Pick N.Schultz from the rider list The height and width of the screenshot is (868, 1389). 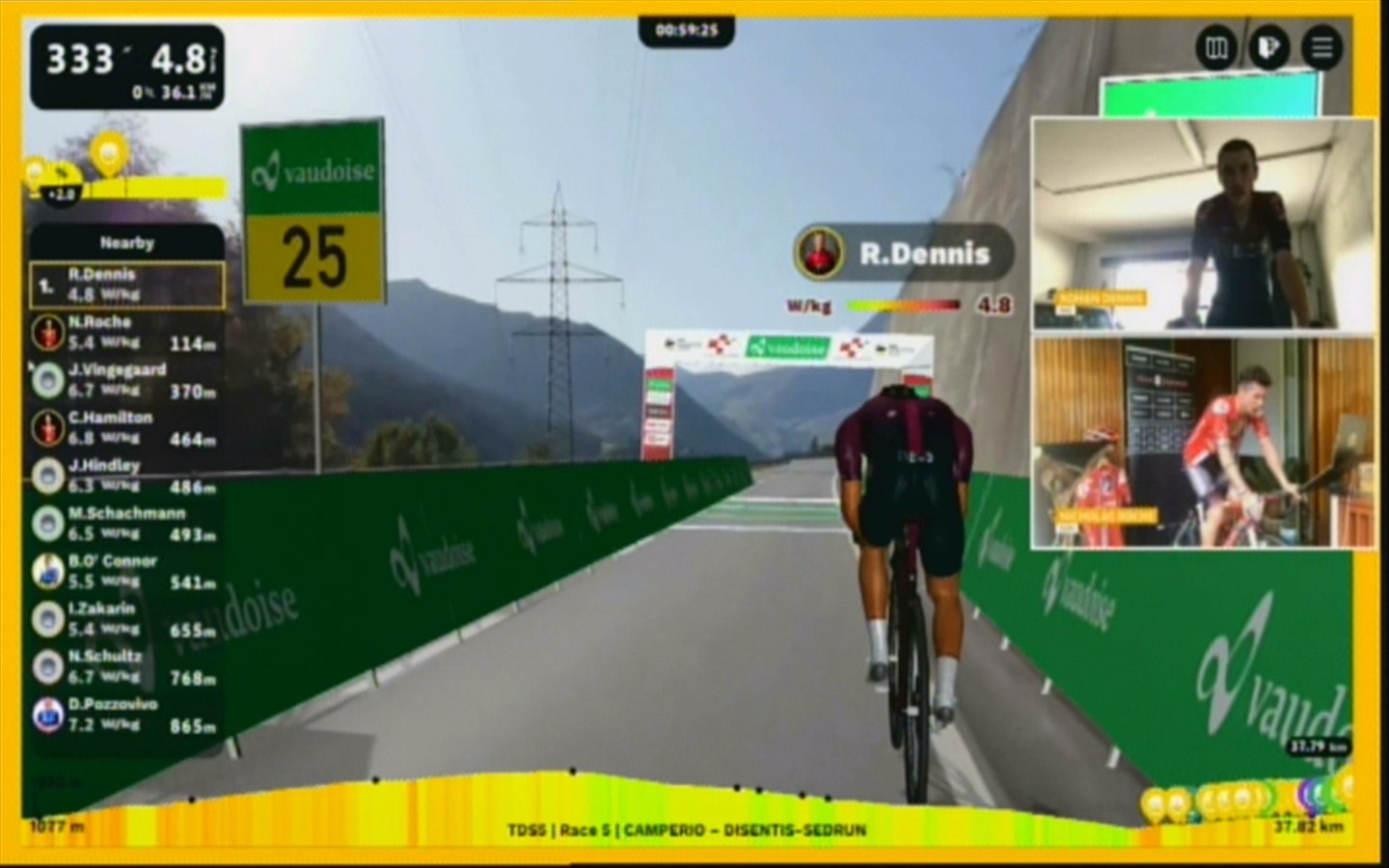pyautogui.click(x=127, y=666)
